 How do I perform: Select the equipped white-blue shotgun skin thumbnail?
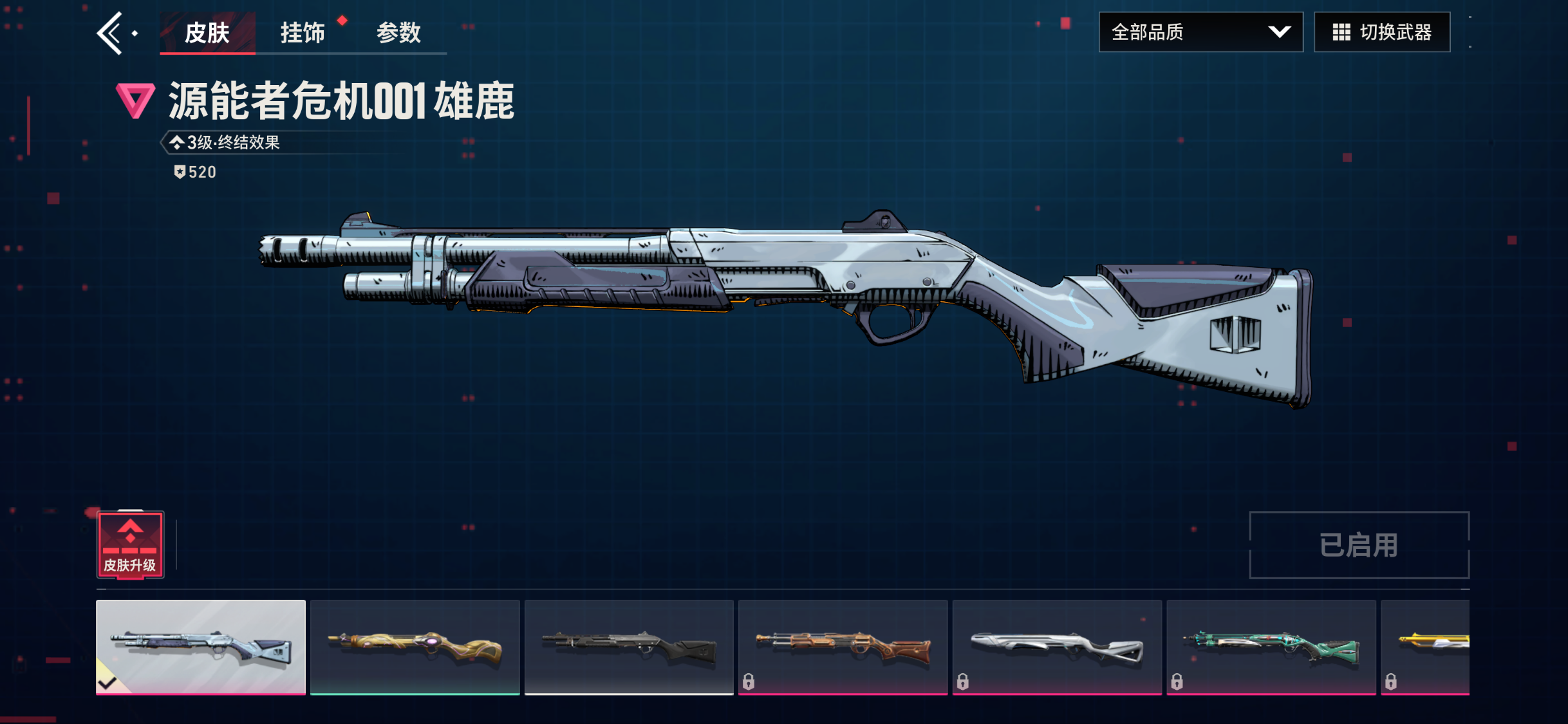tap(201, 647)
